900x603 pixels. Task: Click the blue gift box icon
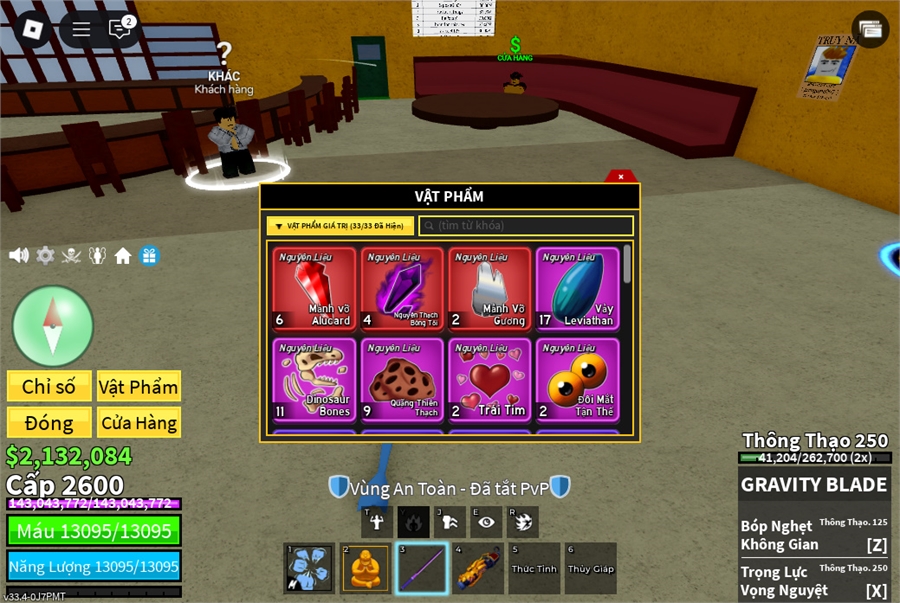[149, 256]
